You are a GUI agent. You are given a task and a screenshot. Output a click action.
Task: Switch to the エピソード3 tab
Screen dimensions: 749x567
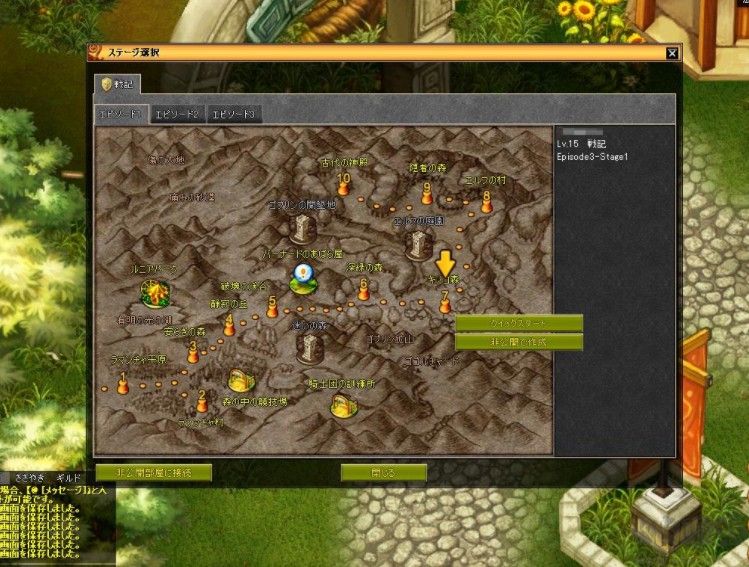[x=235, y=114]
